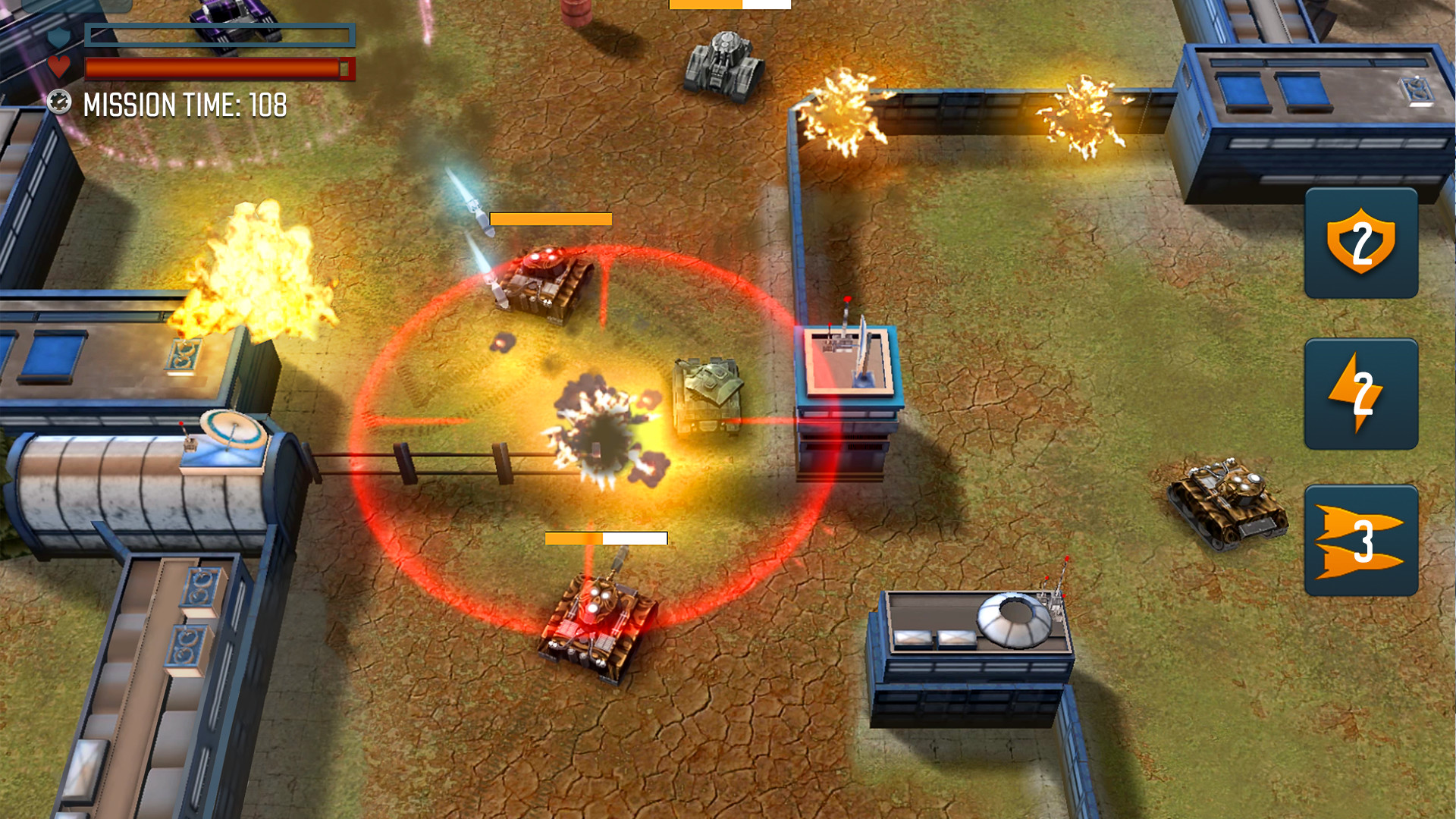Activate the shield power-up with 2 charges
1456x819 pixels.
[x=1360, y=243]
